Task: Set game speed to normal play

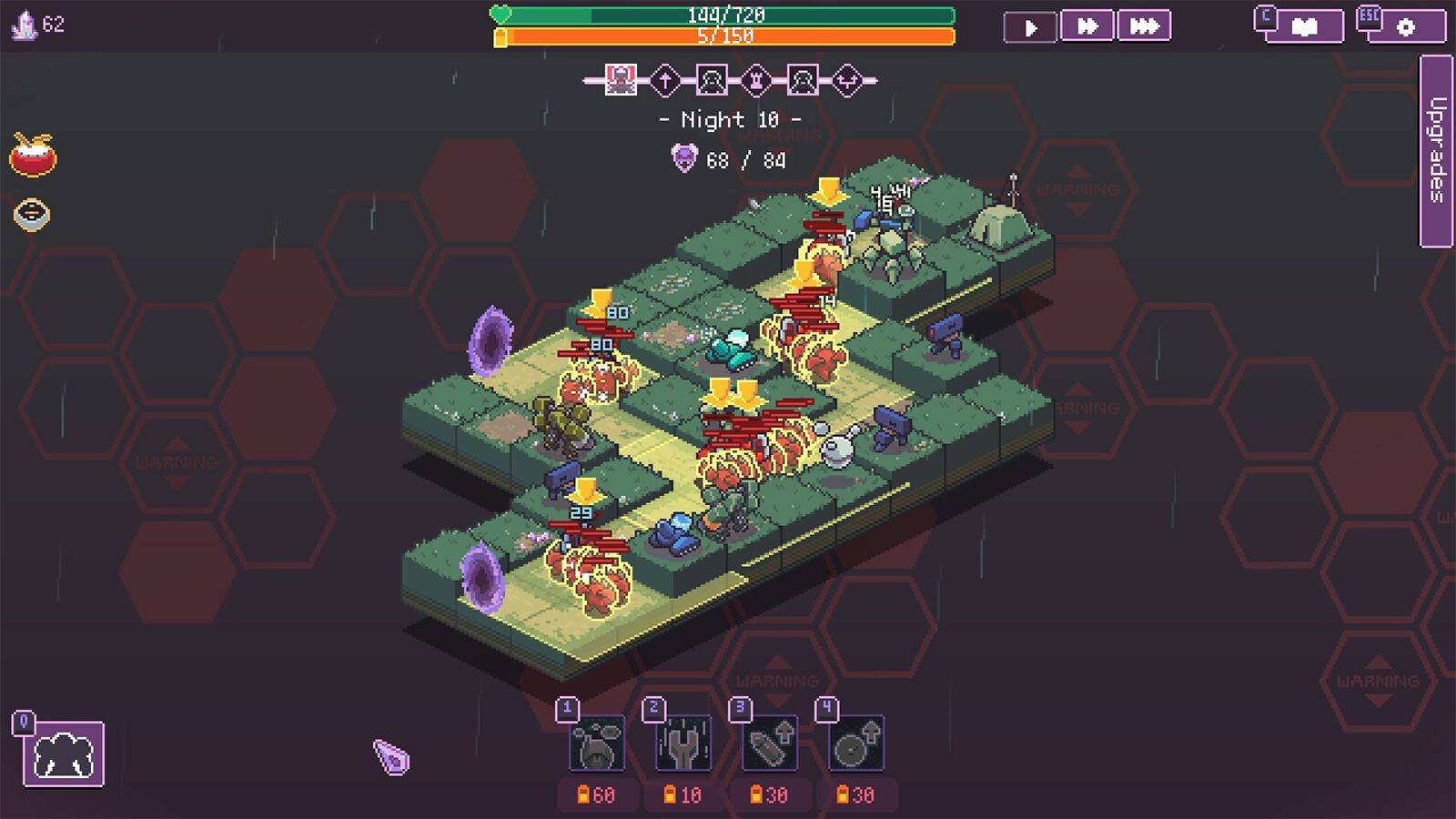Action: (x=1030, y=27)
